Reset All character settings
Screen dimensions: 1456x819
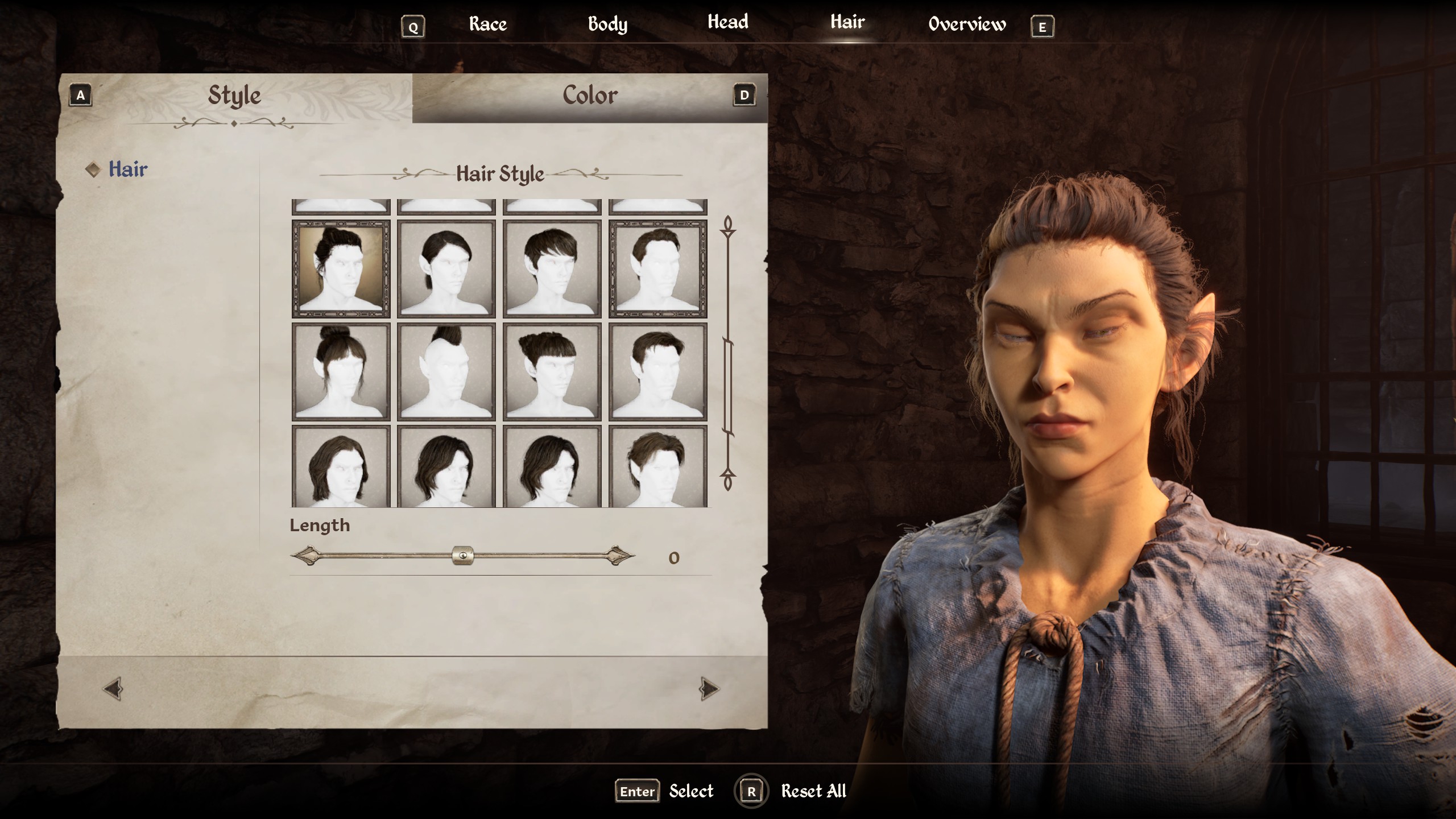(x=813, y=791)
